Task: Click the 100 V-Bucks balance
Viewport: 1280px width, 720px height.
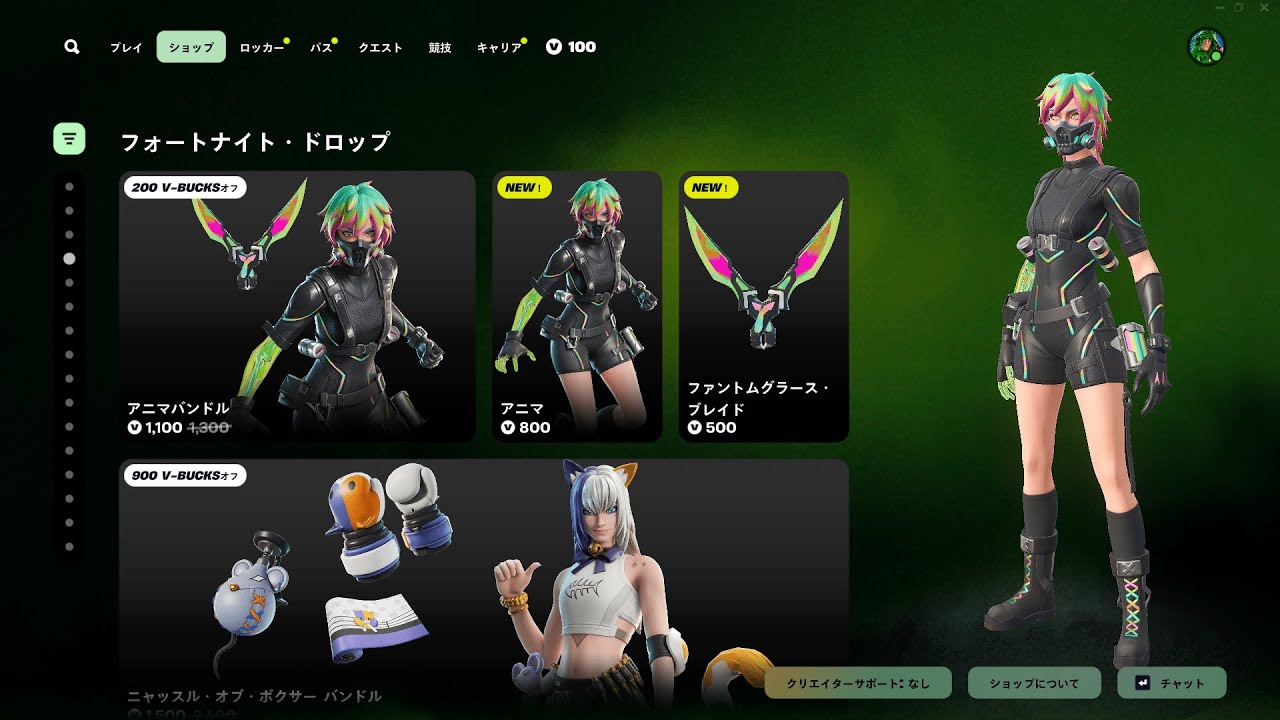Action: point(571,47)
